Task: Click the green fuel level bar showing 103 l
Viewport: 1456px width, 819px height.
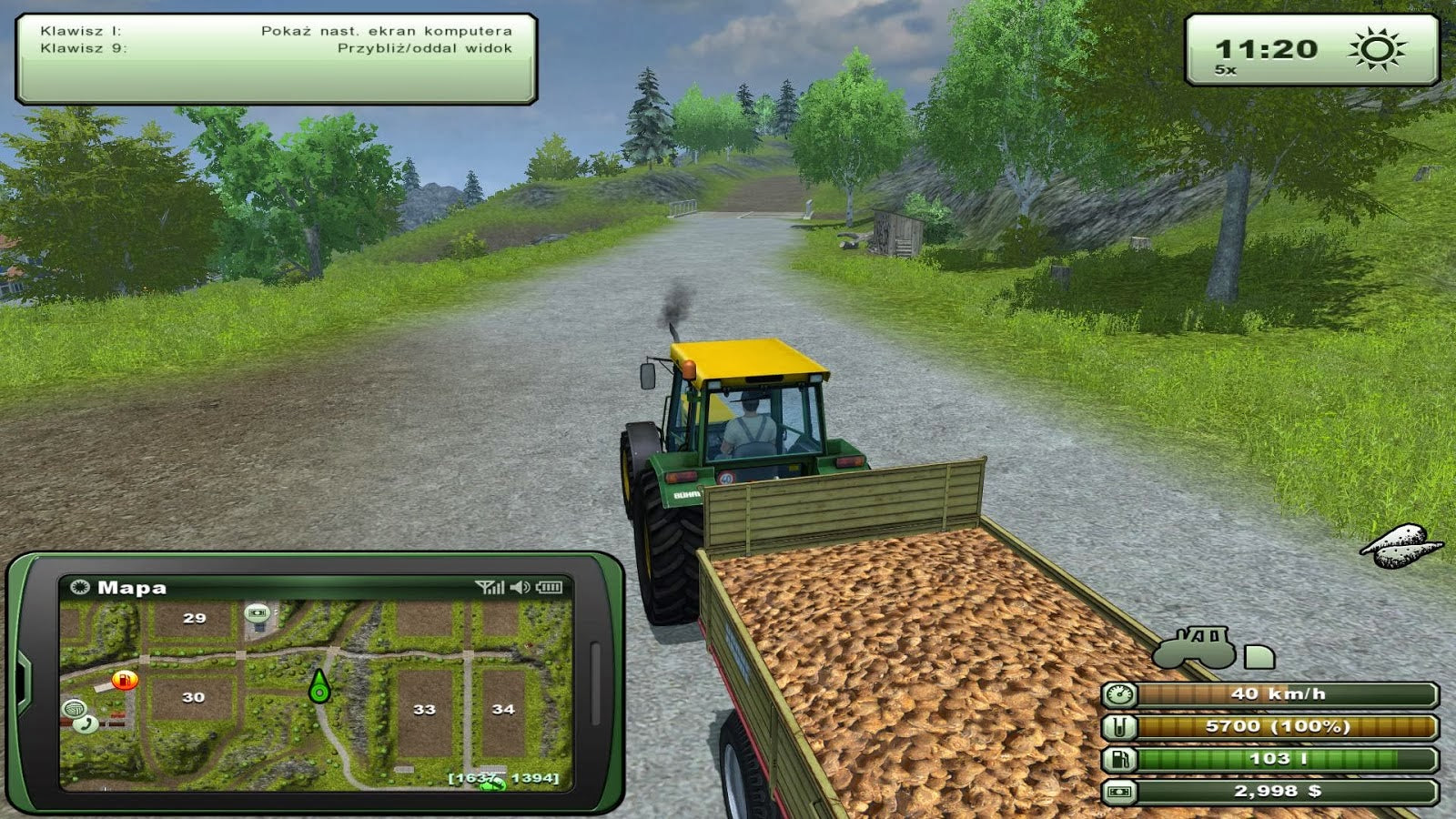Action: click(1279, 760)
